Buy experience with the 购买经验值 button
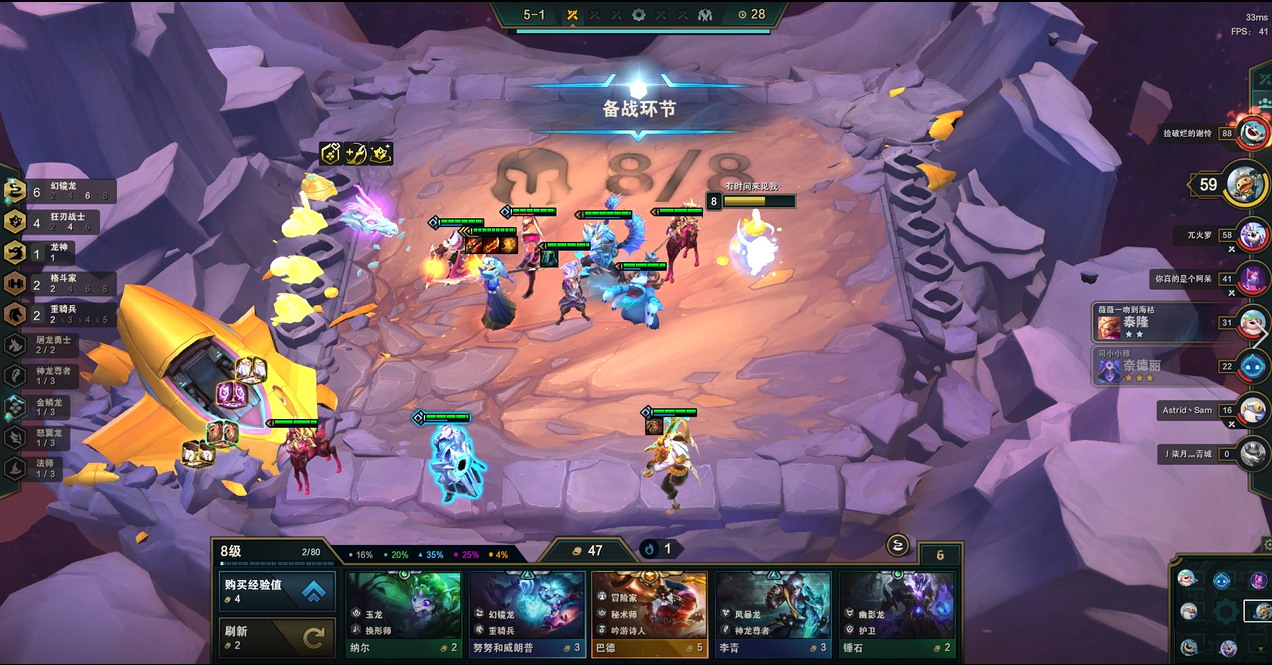Viewport: 1272px width, 665px height. [x=277, y=590]
